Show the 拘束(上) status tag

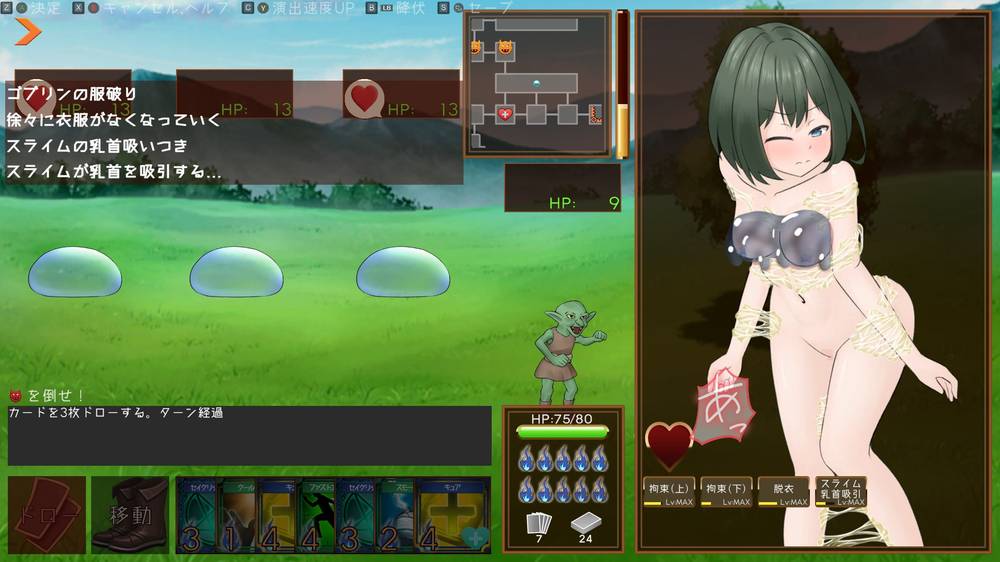click(x=669, y=490)
